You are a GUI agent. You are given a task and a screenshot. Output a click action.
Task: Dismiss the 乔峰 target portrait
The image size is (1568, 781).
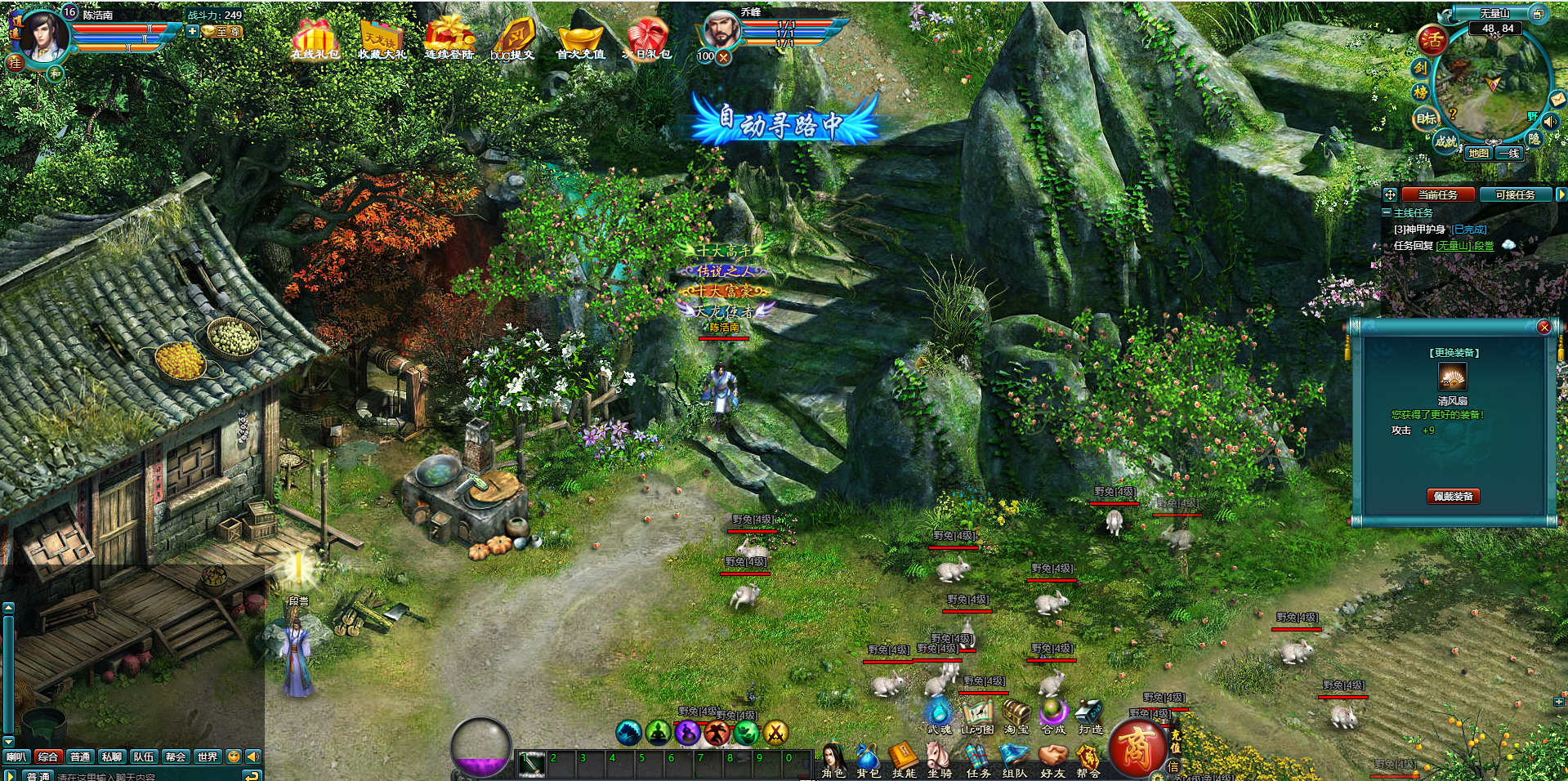click(x=723, y=57)
